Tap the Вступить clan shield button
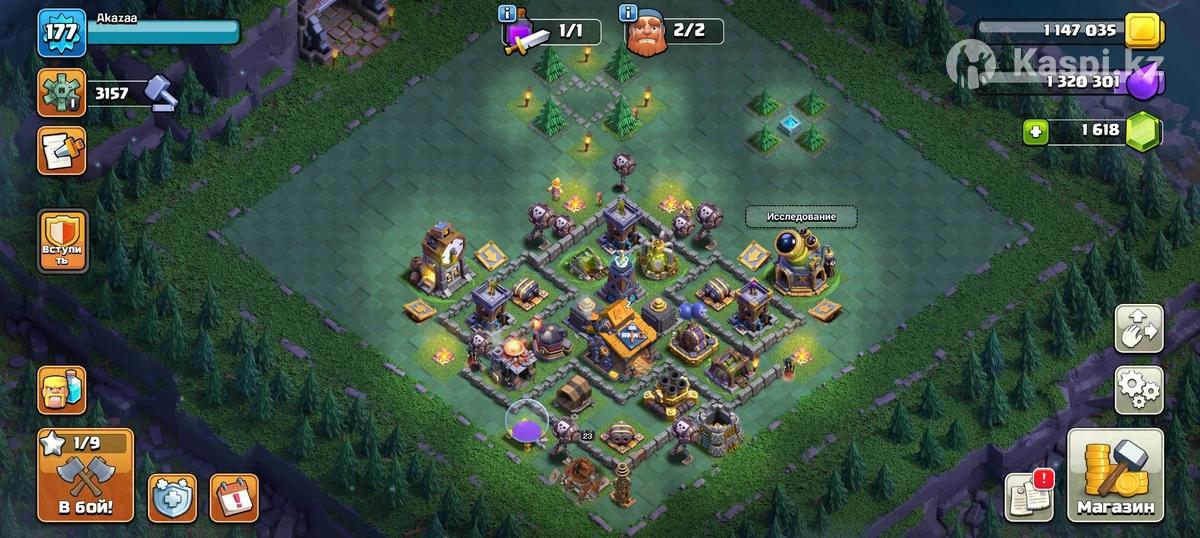Screen dimensions: 1200x538 point(61,241)
